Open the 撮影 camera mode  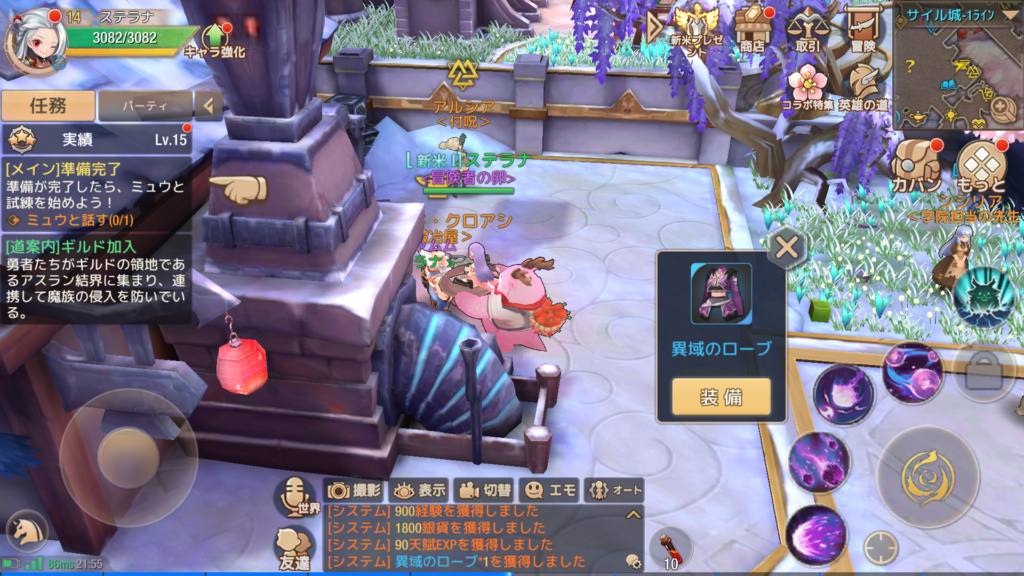pos(354,490)
